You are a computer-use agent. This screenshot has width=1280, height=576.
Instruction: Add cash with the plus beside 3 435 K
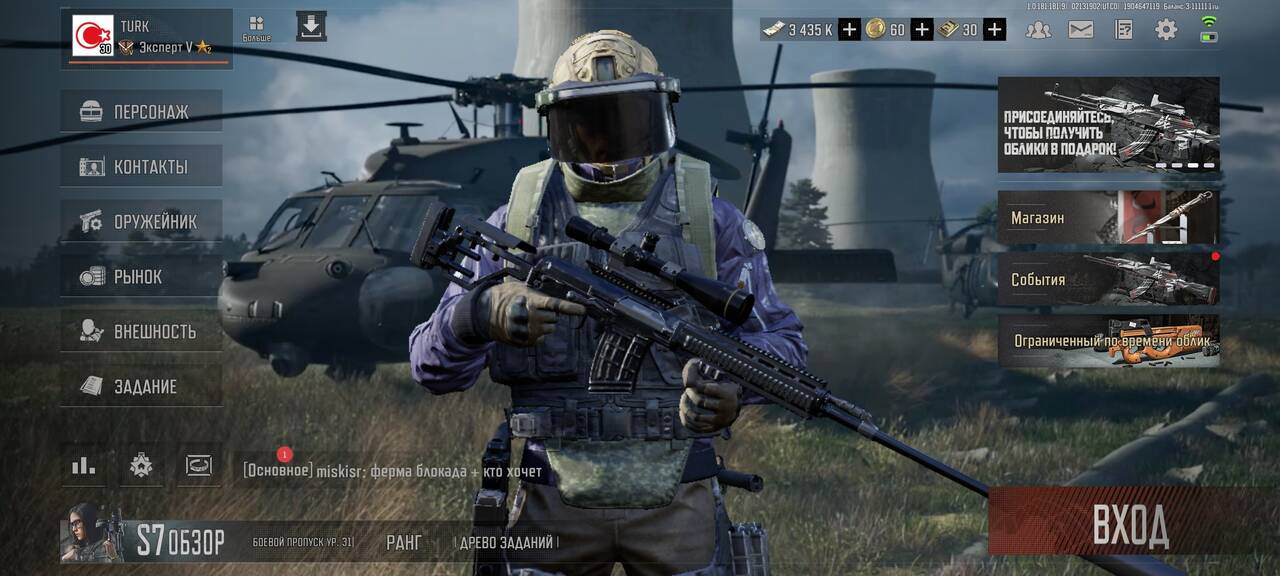pos(849,30)
